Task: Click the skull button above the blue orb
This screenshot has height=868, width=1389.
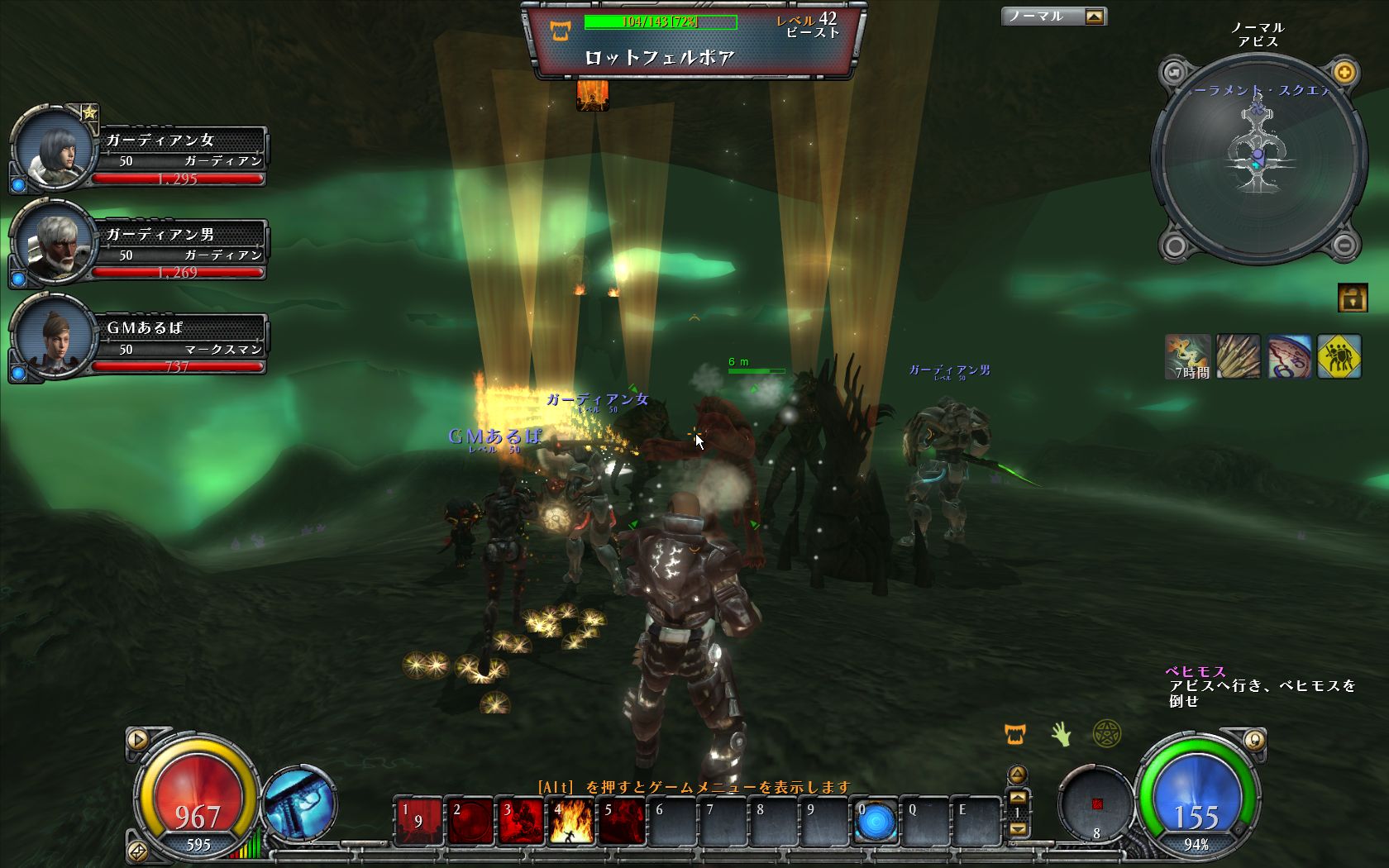Action: (x=1253, y=740)
